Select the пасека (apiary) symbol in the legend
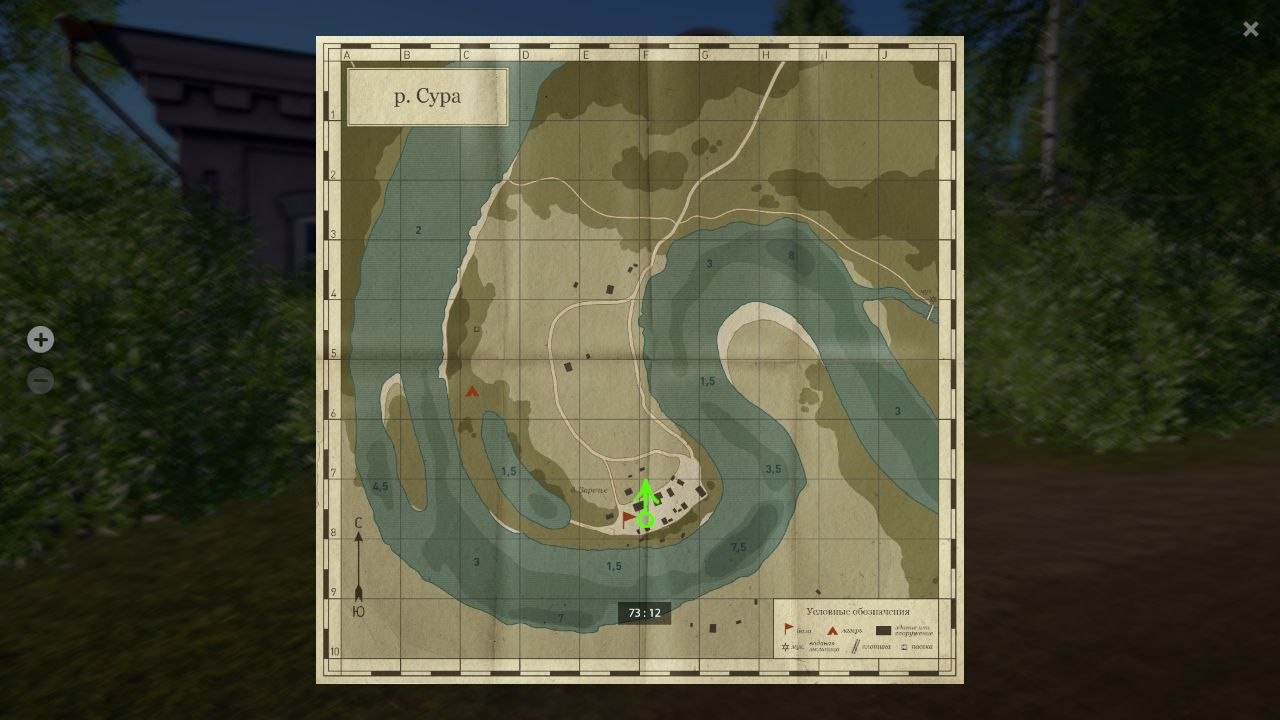1280x720 pixels. [905, 647]
